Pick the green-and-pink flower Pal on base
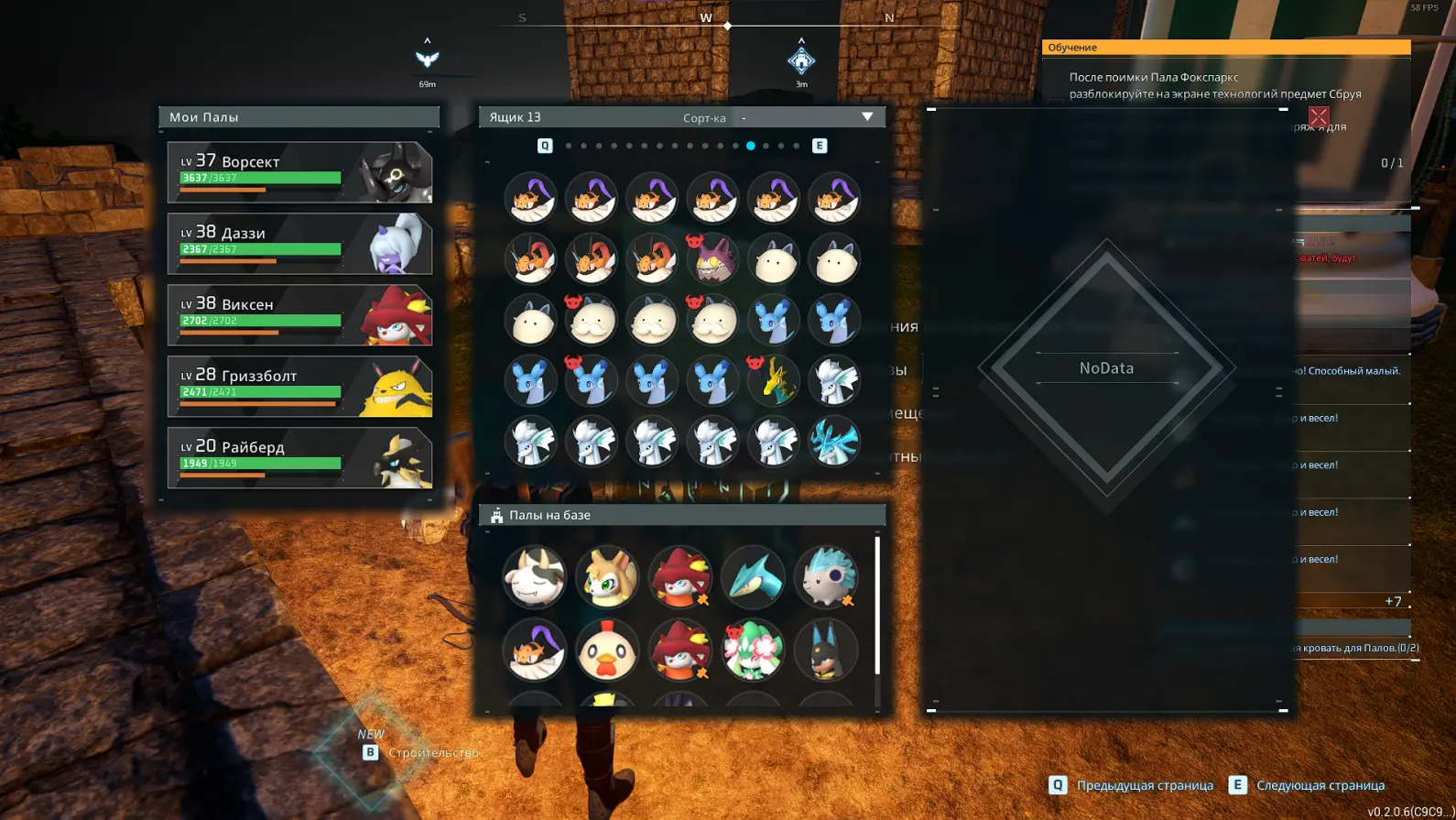 pyautogui.click(x=753, y=651)
